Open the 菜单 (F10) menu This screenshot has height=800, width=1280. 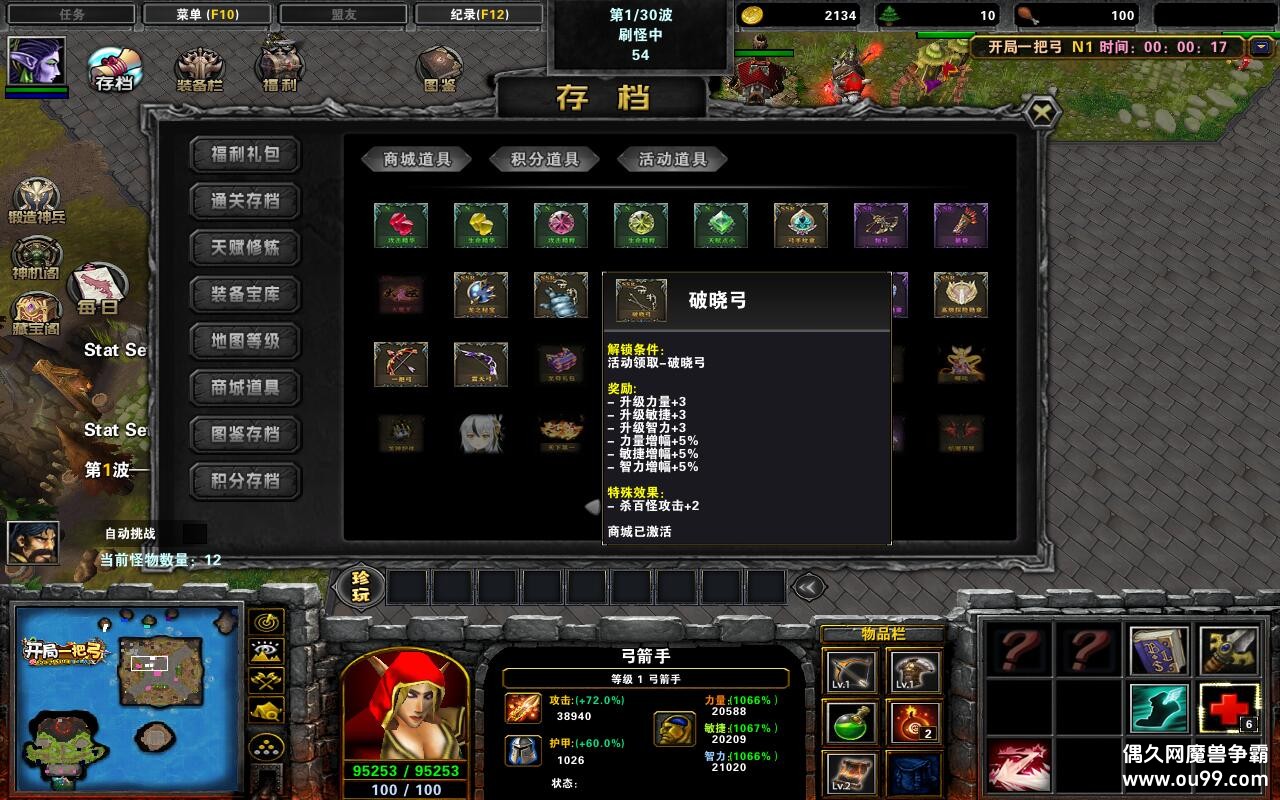[x=207, y=13]
